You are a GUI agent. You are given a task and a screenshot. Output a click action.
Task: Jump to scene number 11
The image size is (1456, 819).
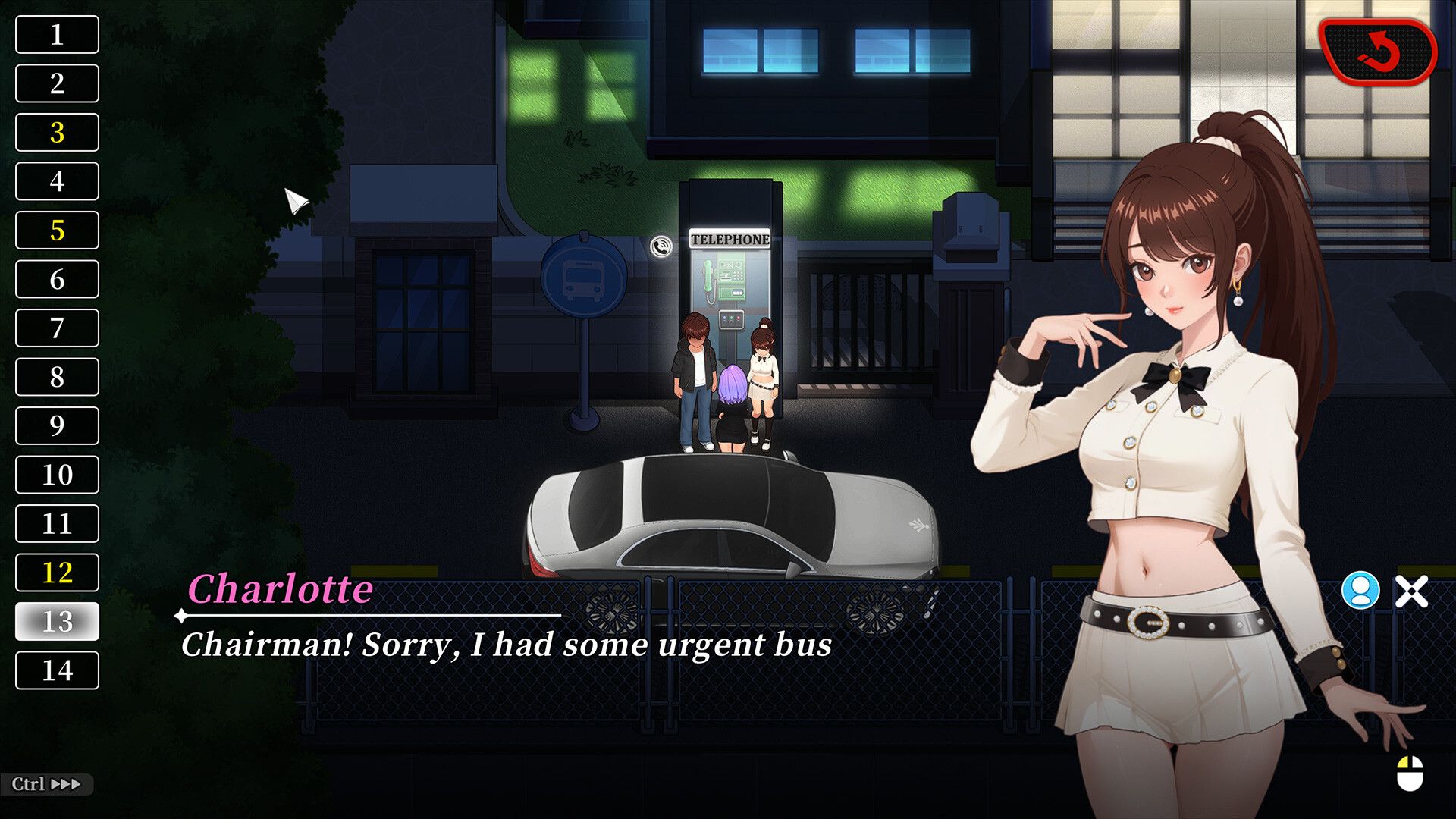pos(57,524)
